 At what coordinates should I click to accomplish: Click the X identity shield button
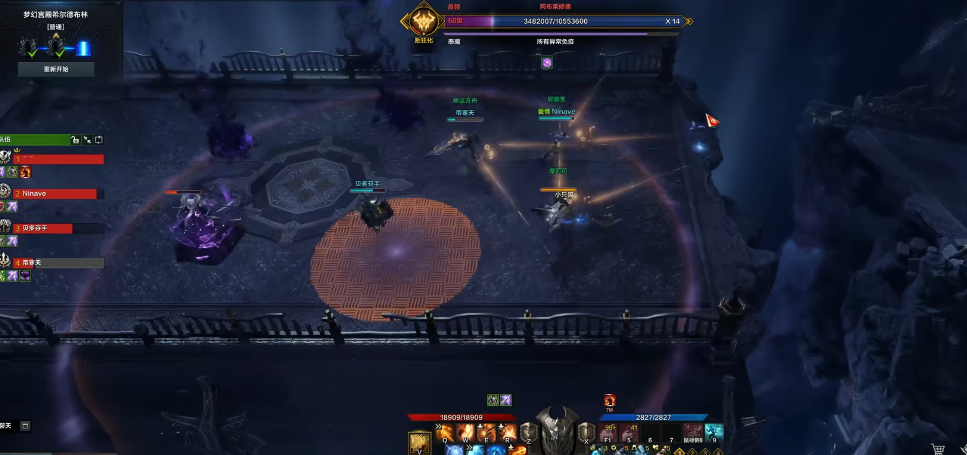click(586, 431)
